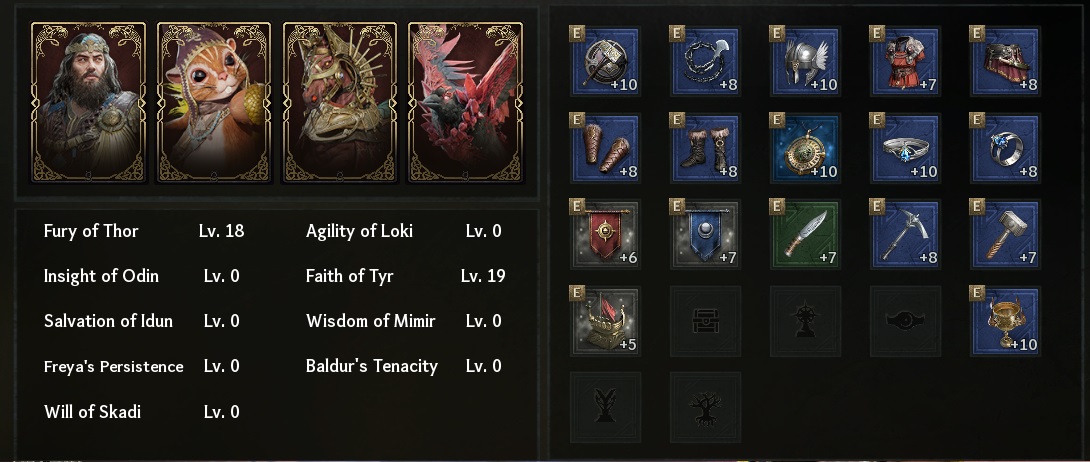
Task: Open the pickaxe equipment slot
Action: click(x=905, y=234)
